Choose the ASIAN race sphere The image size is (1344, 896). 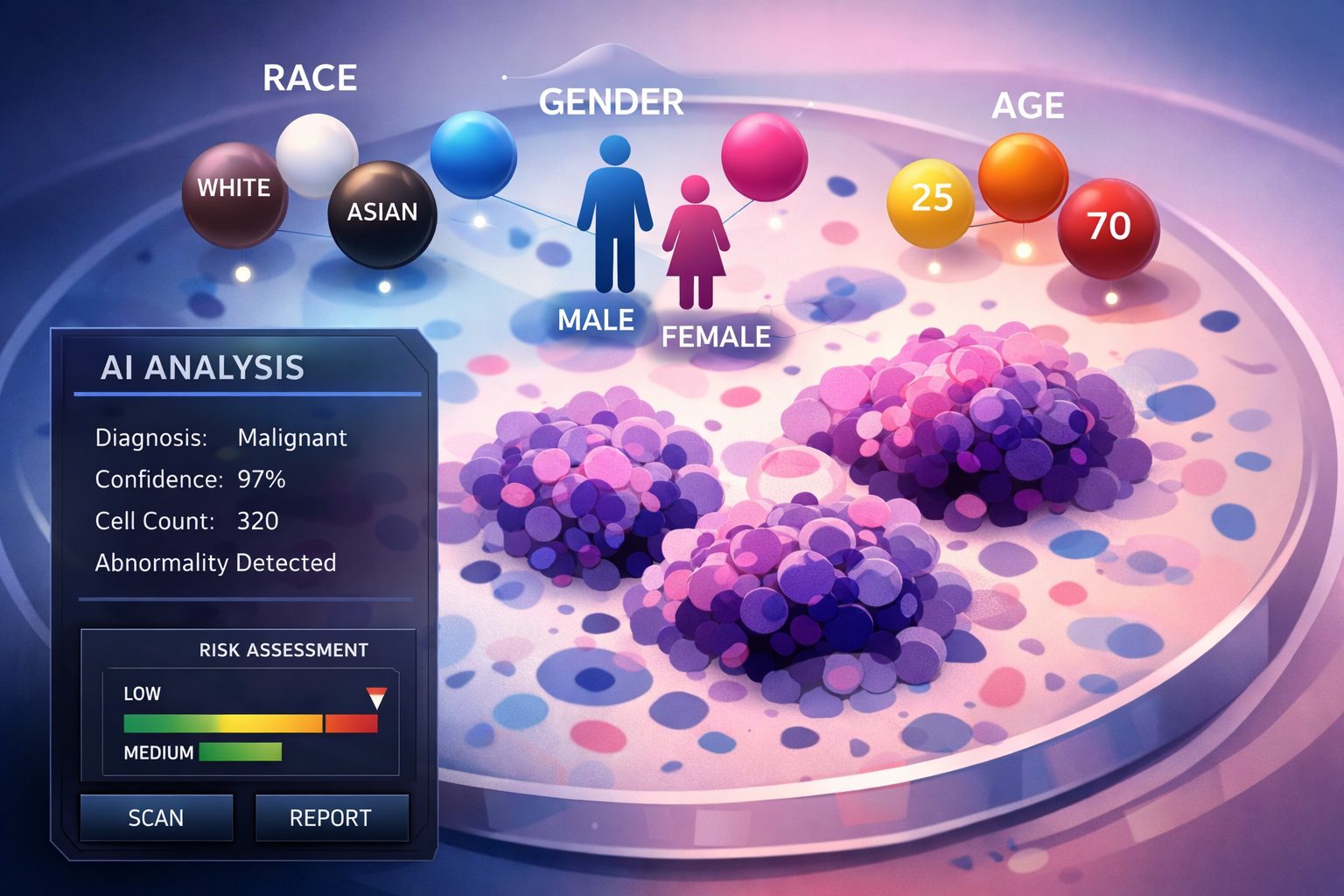(381, 214)
